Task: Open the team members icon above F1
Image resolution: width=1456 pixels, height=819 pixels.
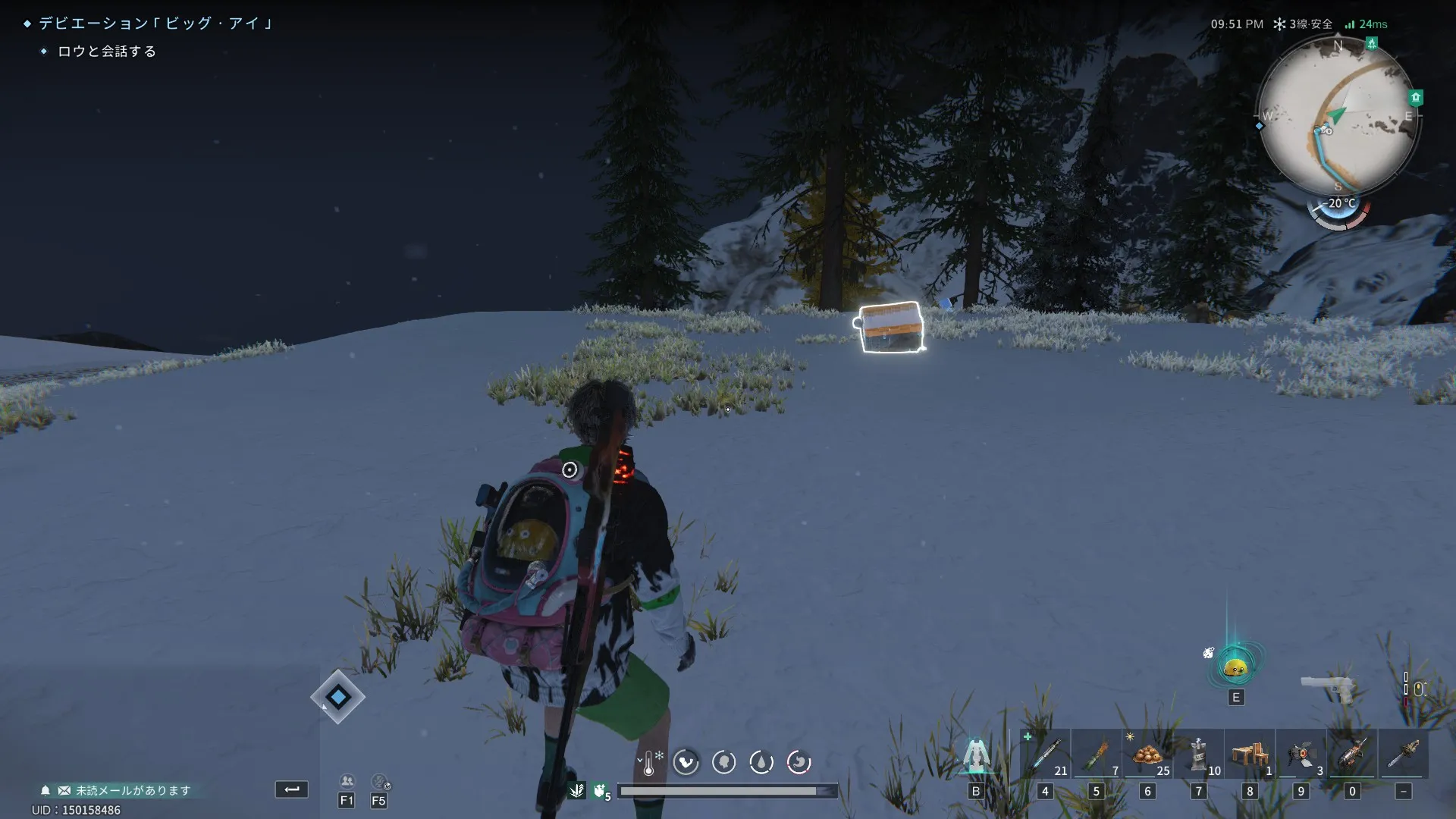Action: pyautogui.click(x=347, y=781)
